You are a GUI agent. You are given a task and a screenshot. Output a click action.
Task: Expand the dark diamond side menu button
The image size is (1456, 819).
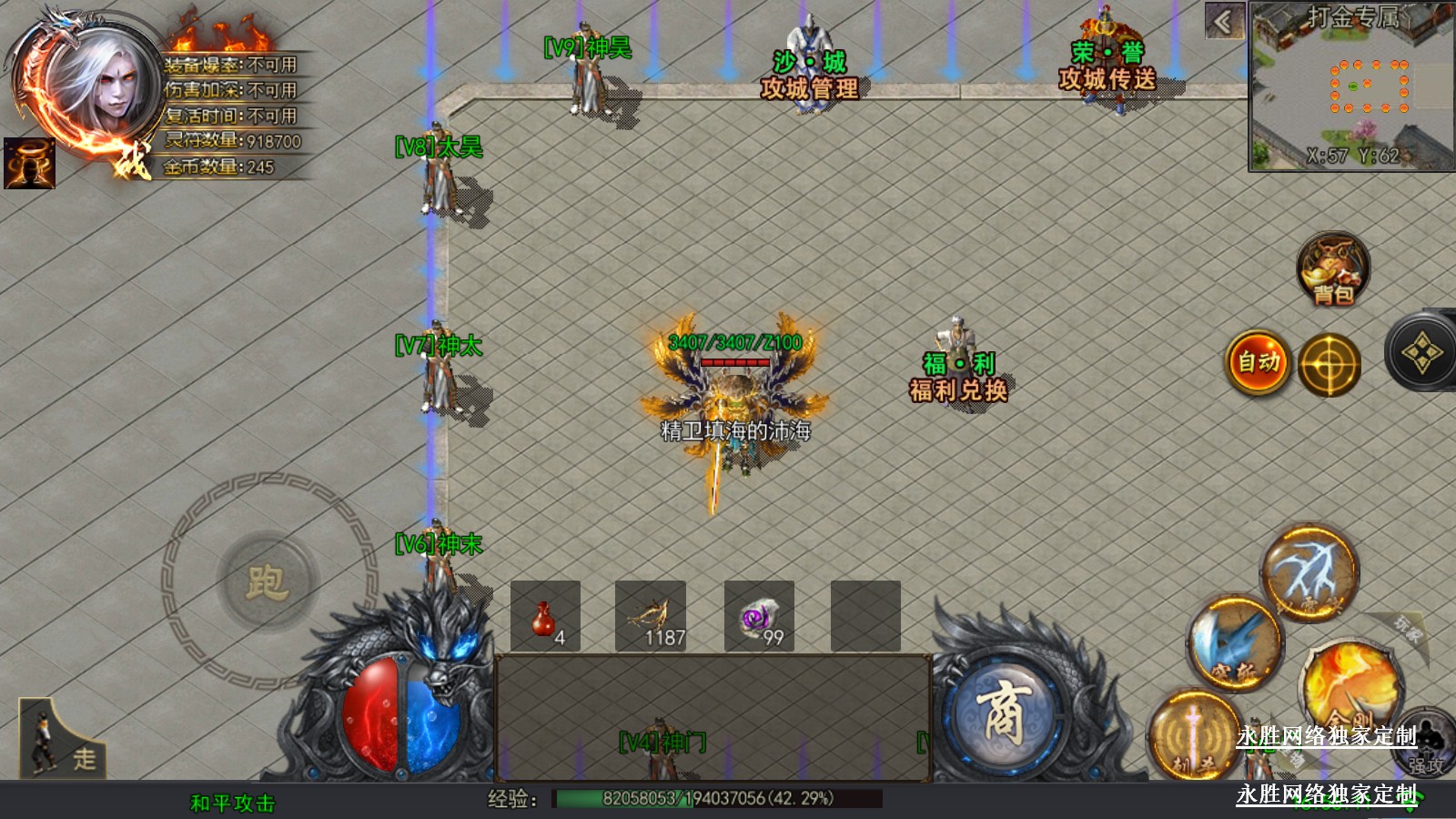[1421, 353]
